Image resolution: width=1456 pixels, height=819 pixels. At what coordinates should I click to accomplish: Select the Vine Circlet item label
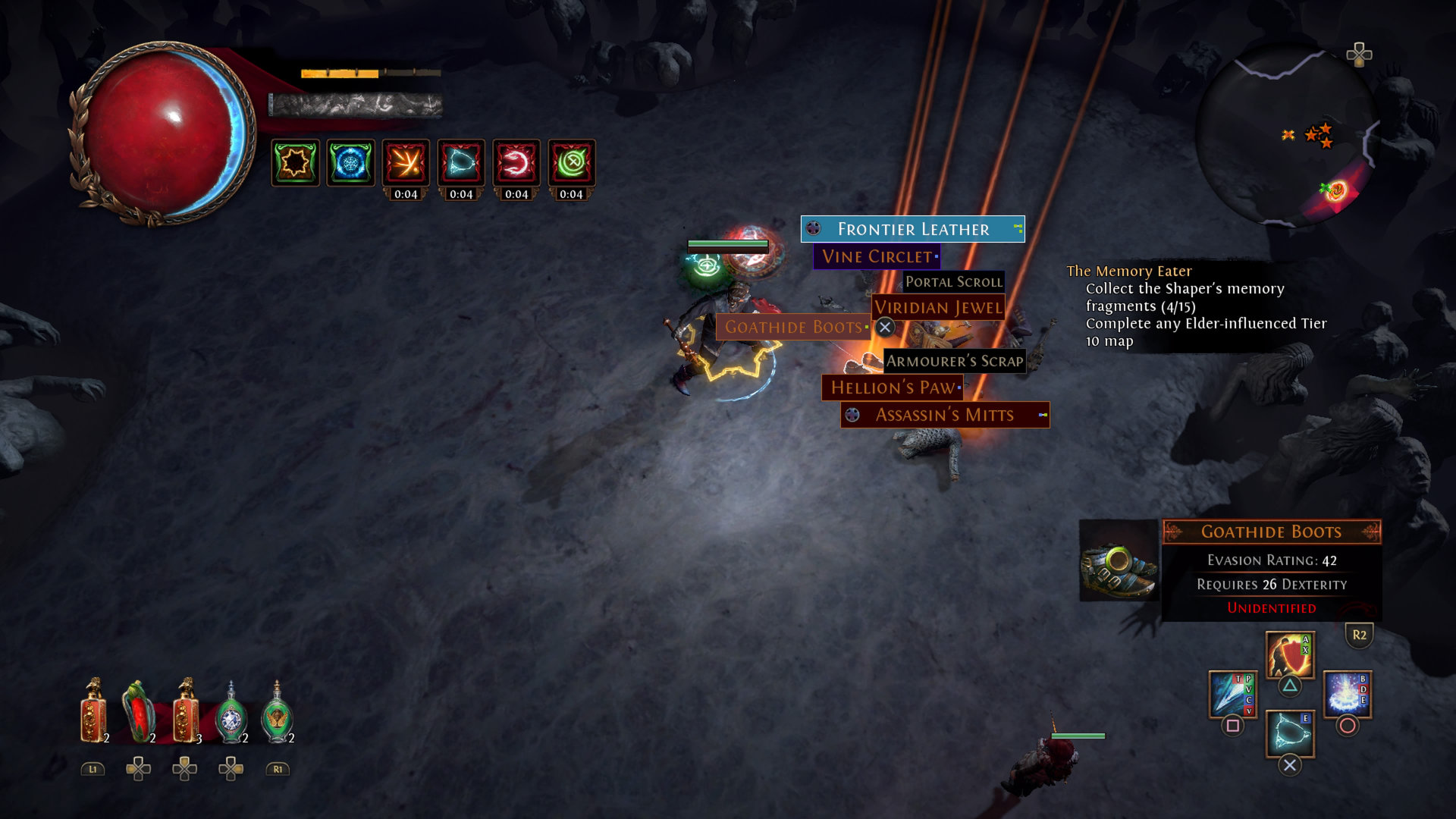(x=877, y=257)
